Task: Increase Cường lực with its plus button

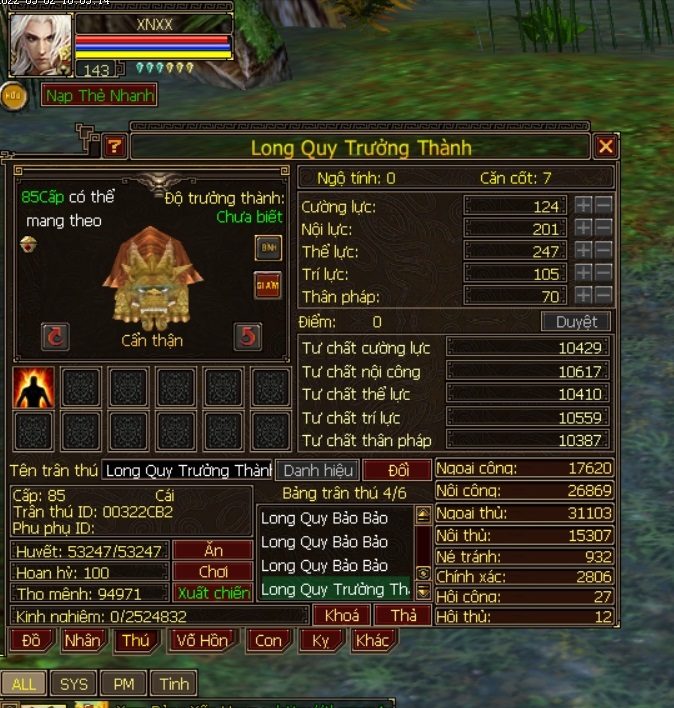Action: [x=584, y=206]
